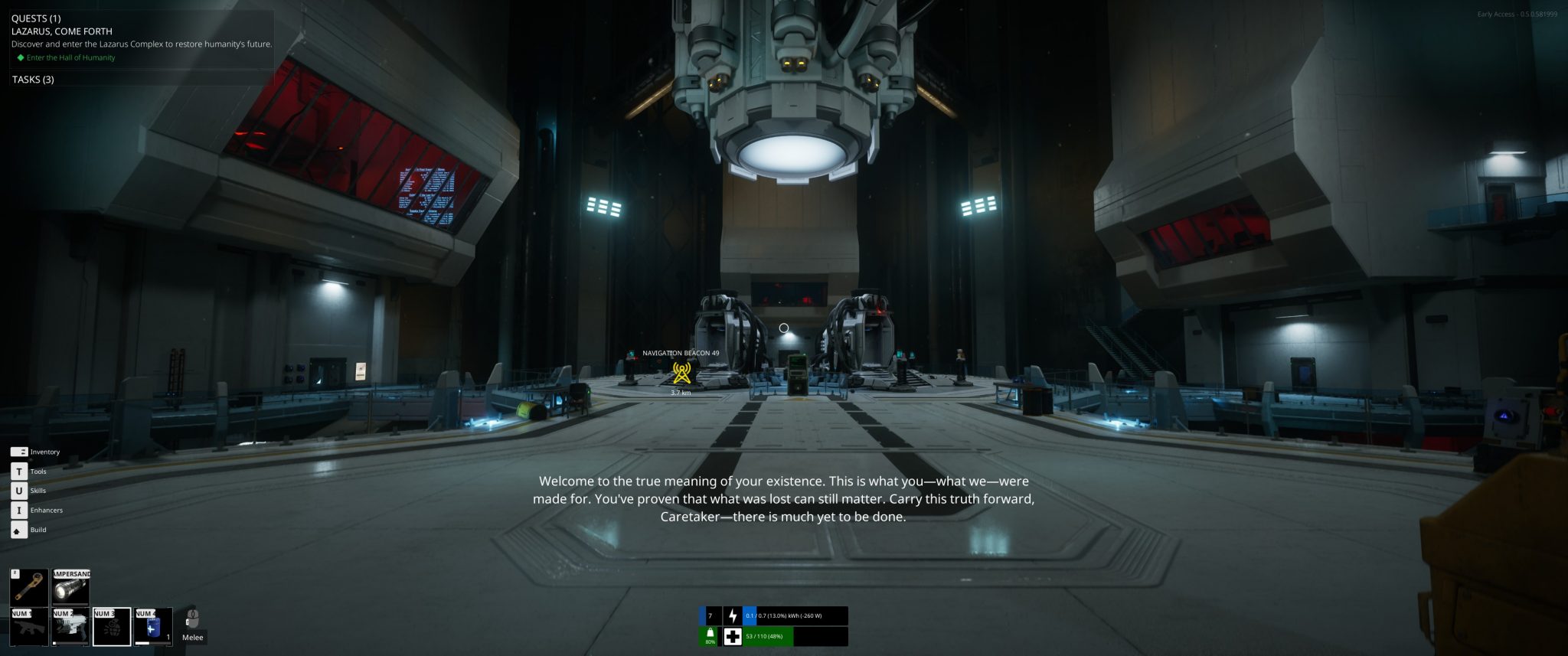Use the blue medical canister slot
Viewport: 1568px width, 656px height.
pyautogui.click(x=153, y=627)
